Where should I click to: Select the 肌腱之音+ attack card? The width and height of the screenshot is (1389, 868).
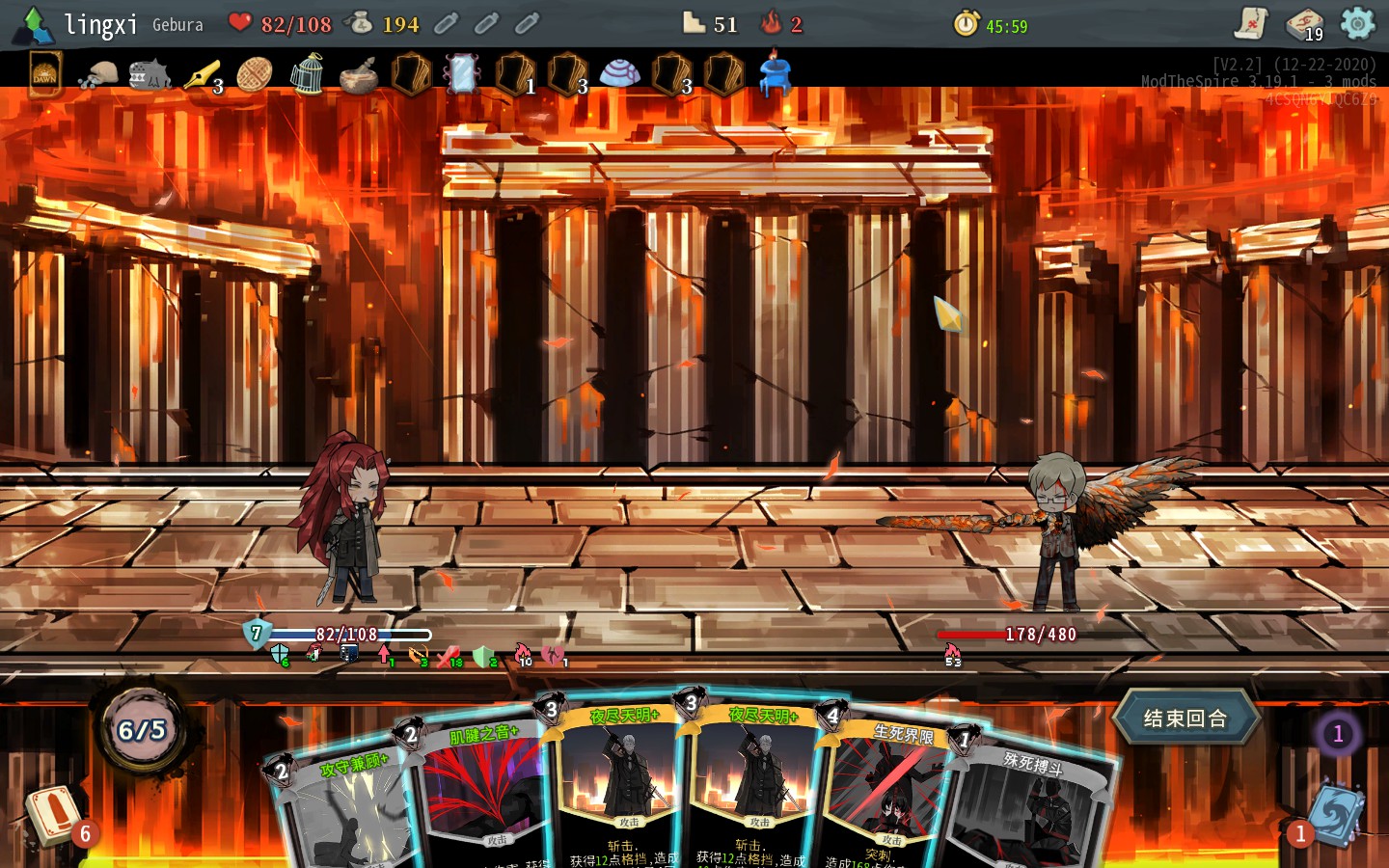477,791
